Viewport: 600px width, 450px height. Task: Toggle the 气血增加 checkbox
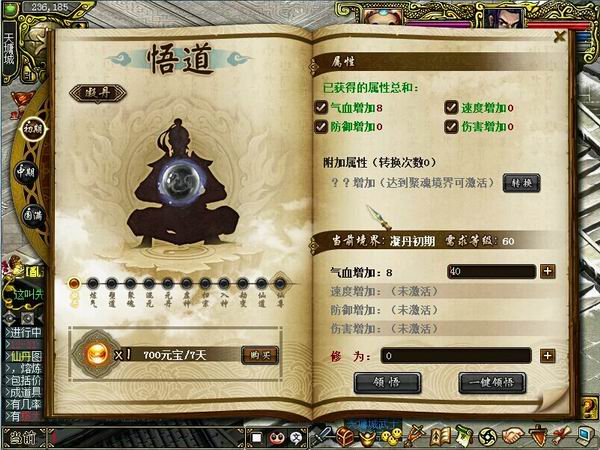pyautogui.click(x=321, y=108)
